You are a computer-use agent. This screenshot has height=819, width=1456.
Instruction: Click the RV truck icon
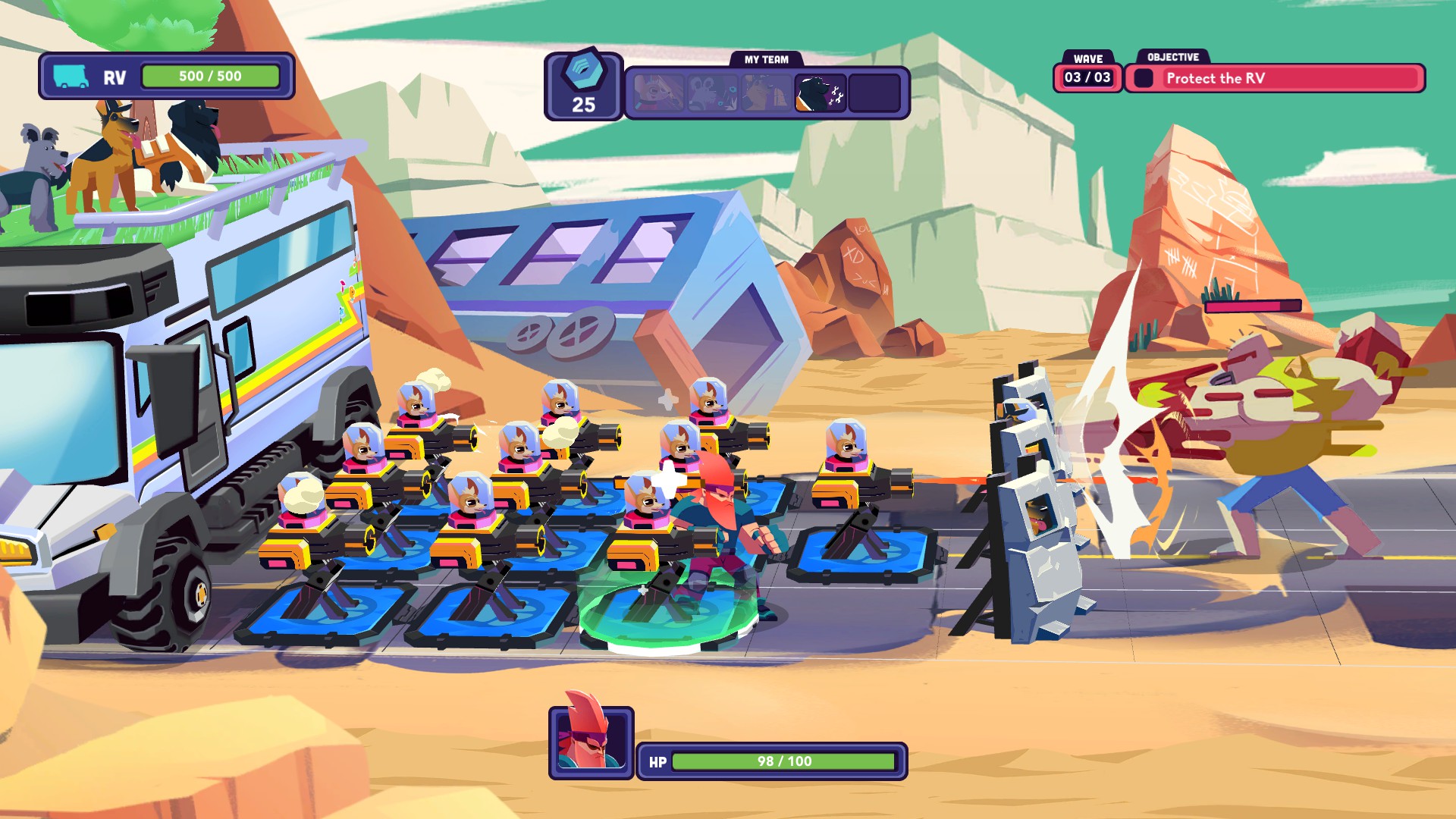71,77
